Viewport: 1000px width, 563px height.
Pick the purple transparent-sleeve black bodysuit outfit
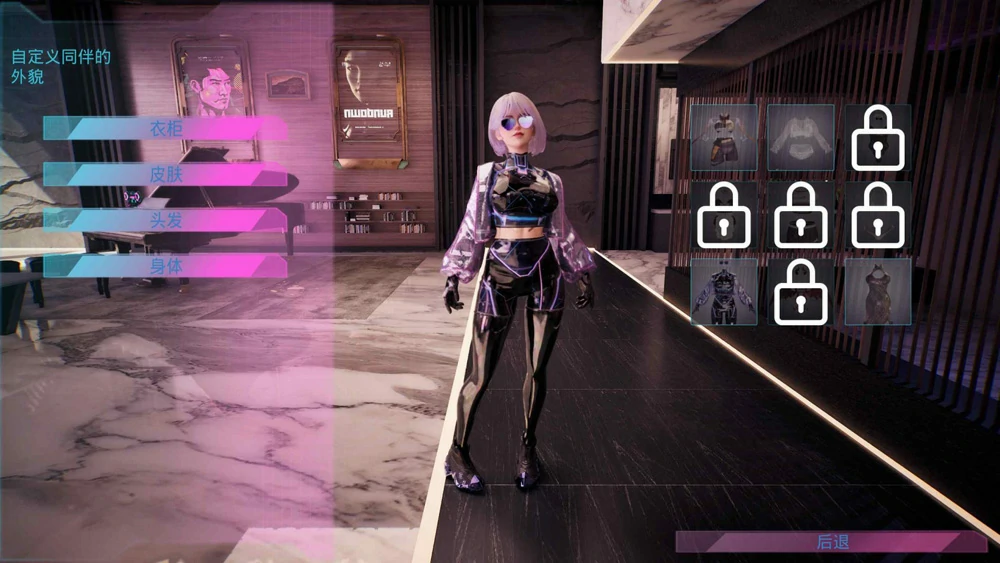[724, 292]
